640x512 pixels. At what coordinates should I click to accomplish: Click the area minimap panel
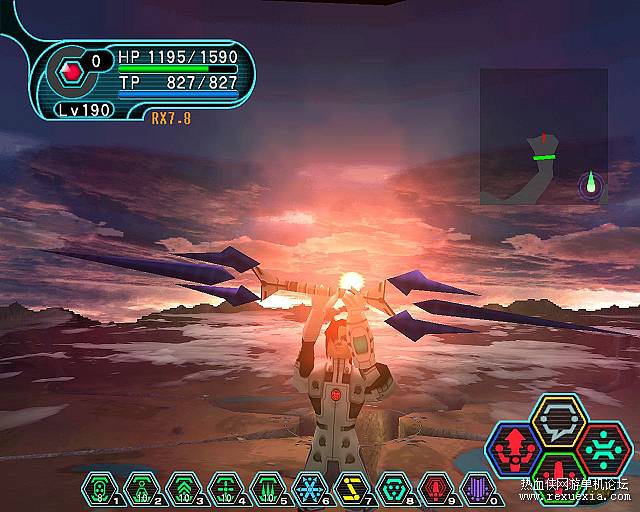click(x=543, y=136)
